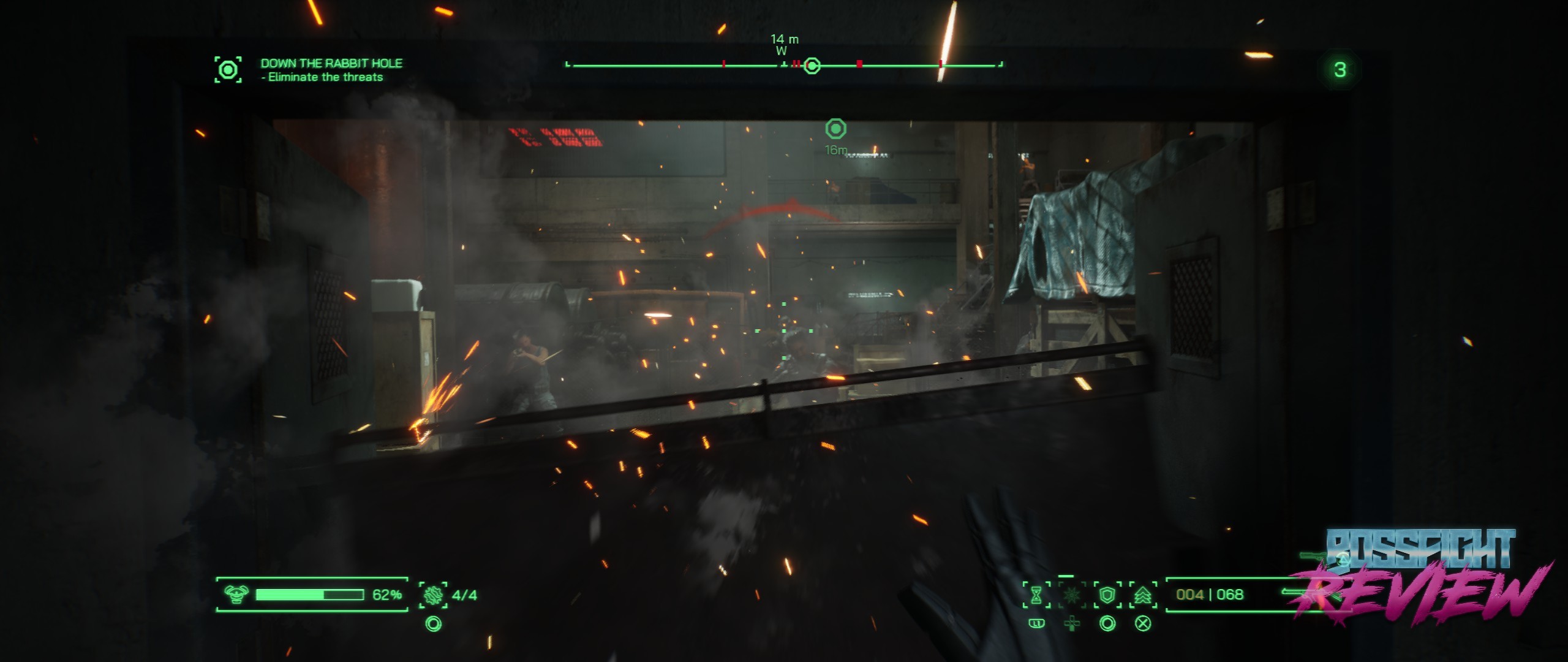Activate the hourglass slow-motion ability

pos(1036,595)
